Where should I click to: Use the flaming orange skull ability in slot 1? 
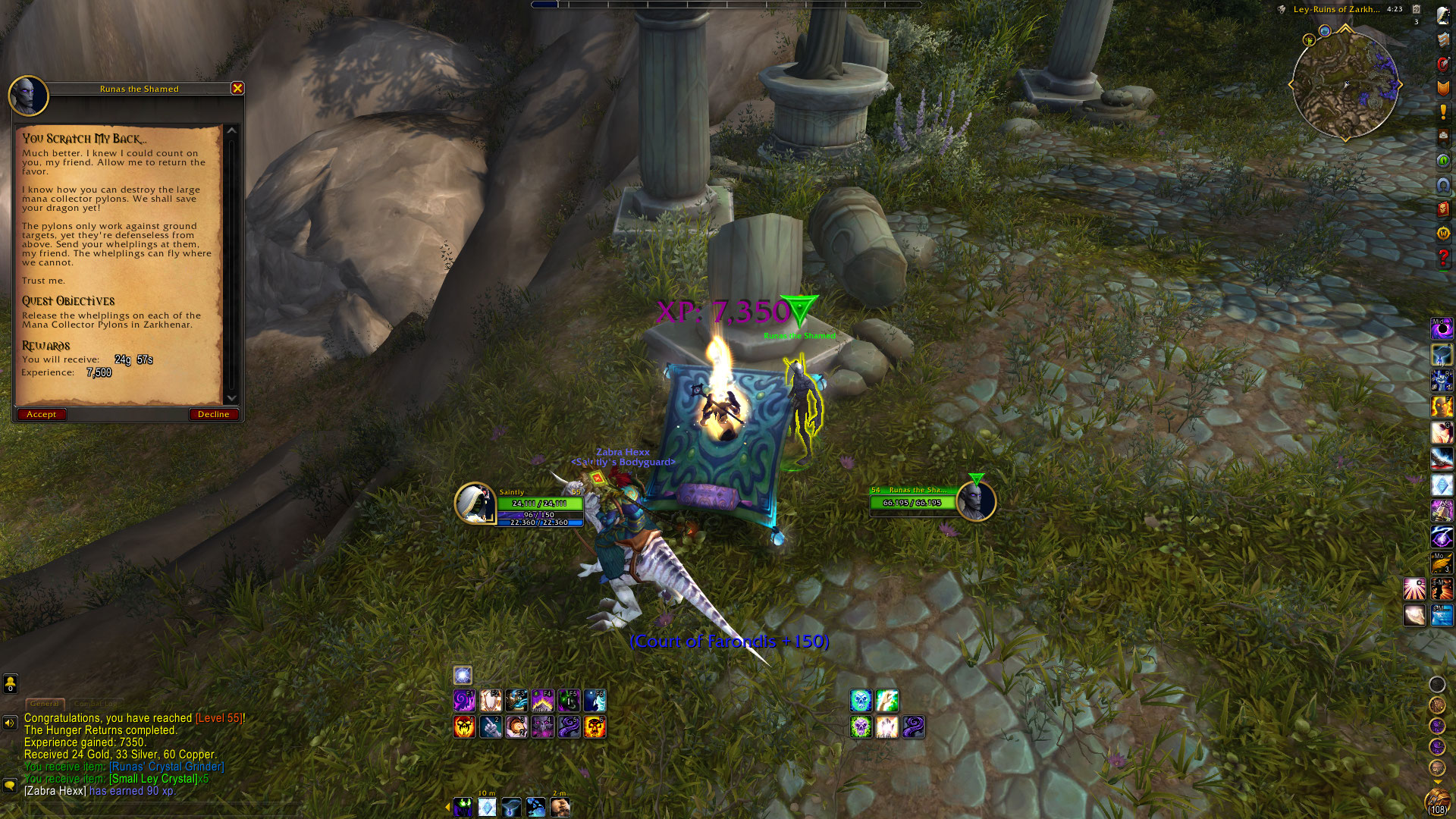tap(464, 727)
